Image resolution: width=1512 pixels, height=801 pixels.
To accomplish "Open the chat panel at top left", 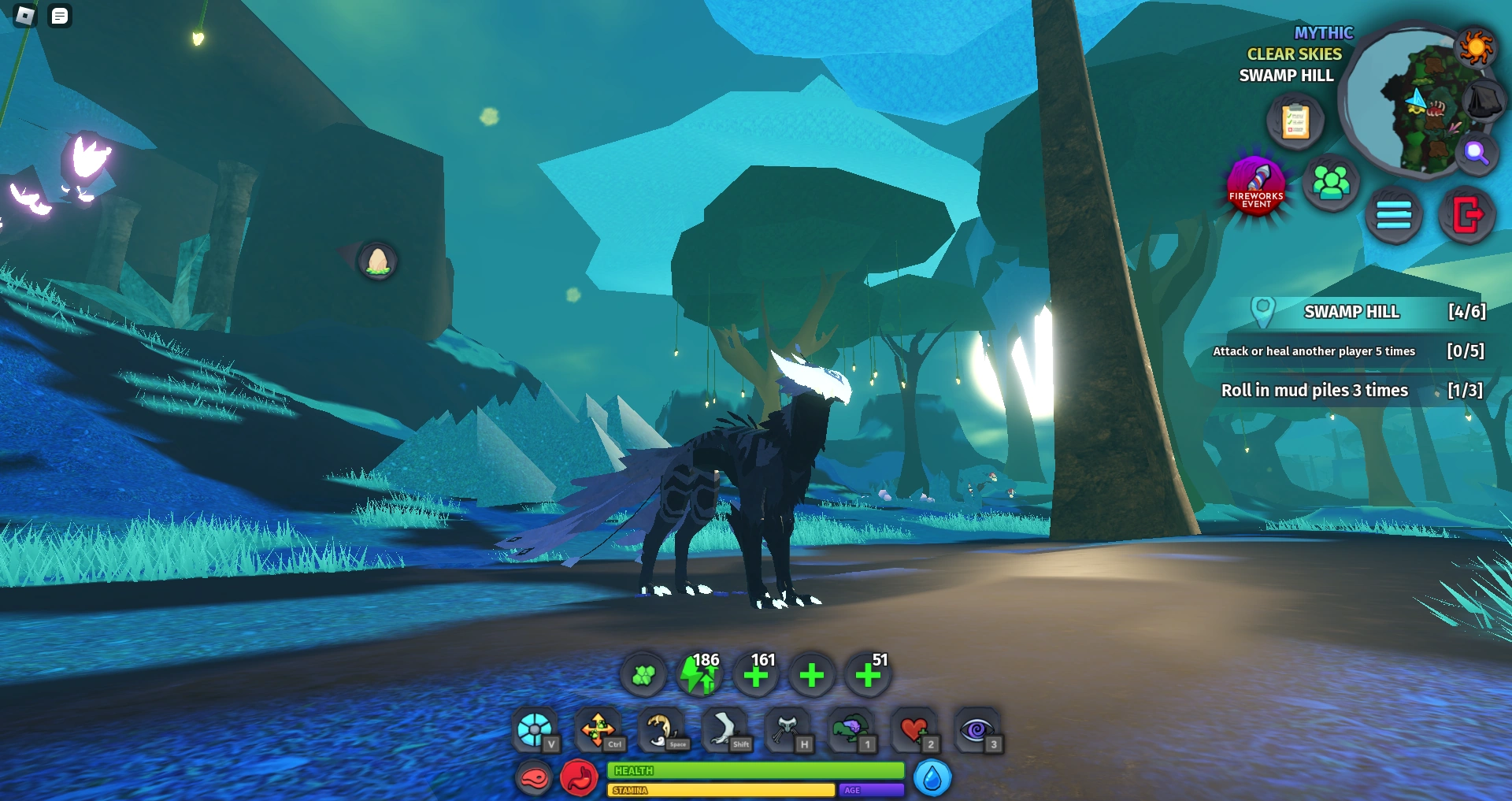I will 59,16.
